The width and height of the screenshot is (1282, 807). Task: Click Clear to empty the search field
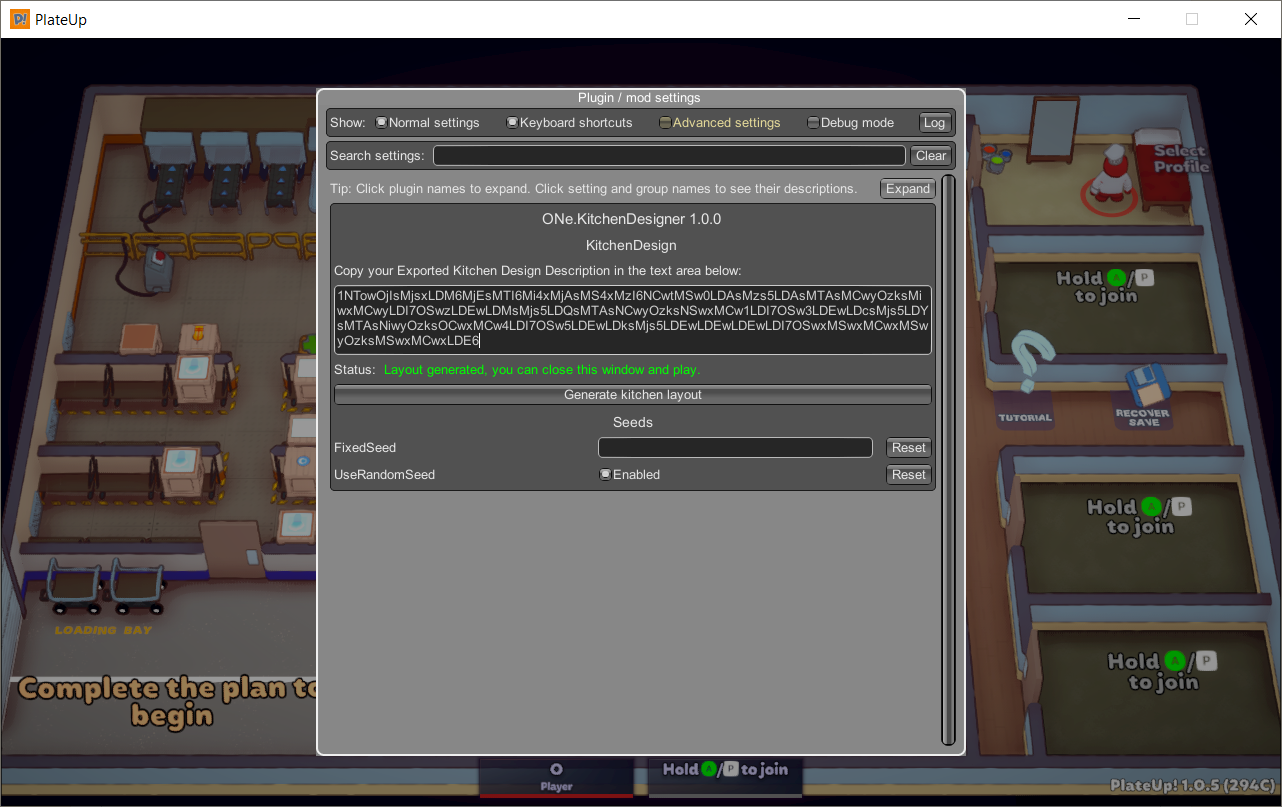click(930, 155)
